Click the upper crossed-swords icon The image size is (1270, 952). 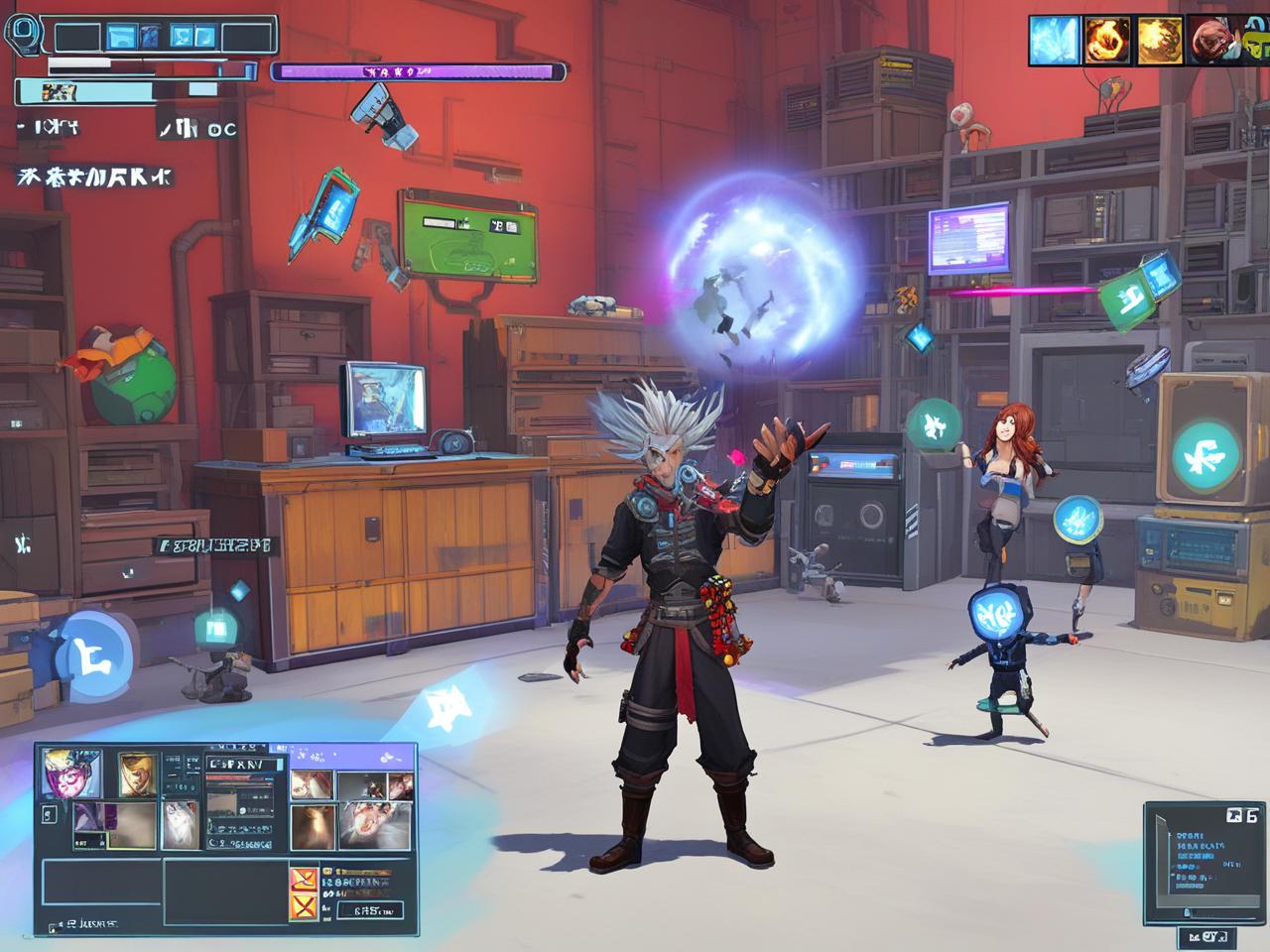(x=302, y=879)
